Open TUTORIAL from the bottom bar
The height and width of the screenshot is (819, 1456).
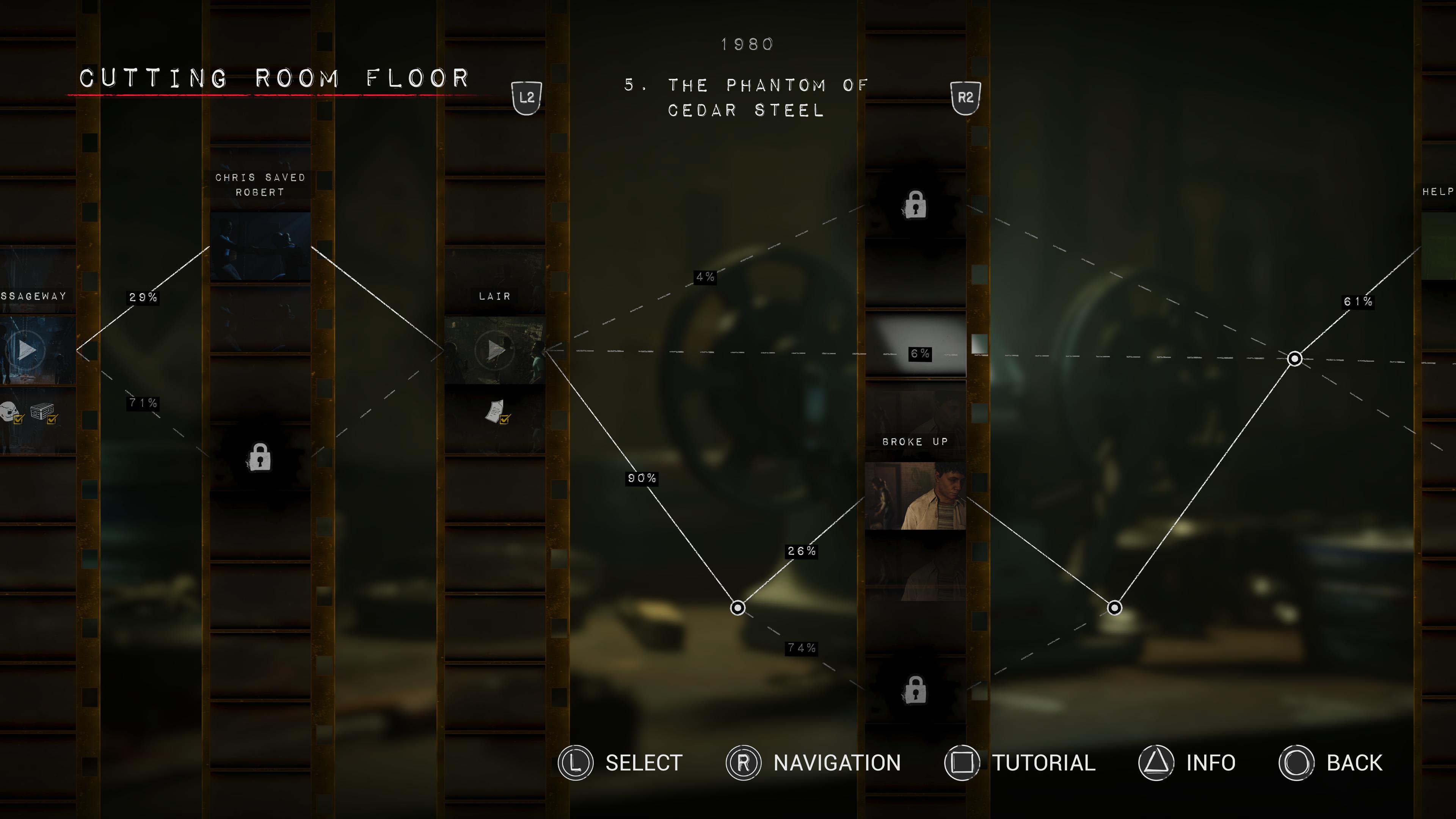click(1043, 763)
